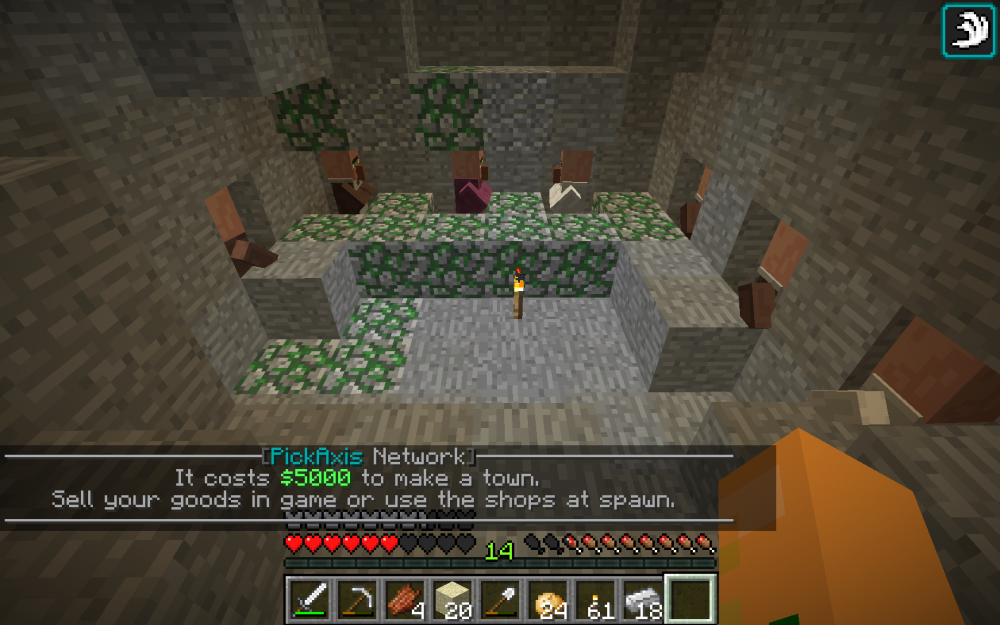Select the empty highlighted hotbar slot
1000x625 pixels.
click(x=691, y=599)
